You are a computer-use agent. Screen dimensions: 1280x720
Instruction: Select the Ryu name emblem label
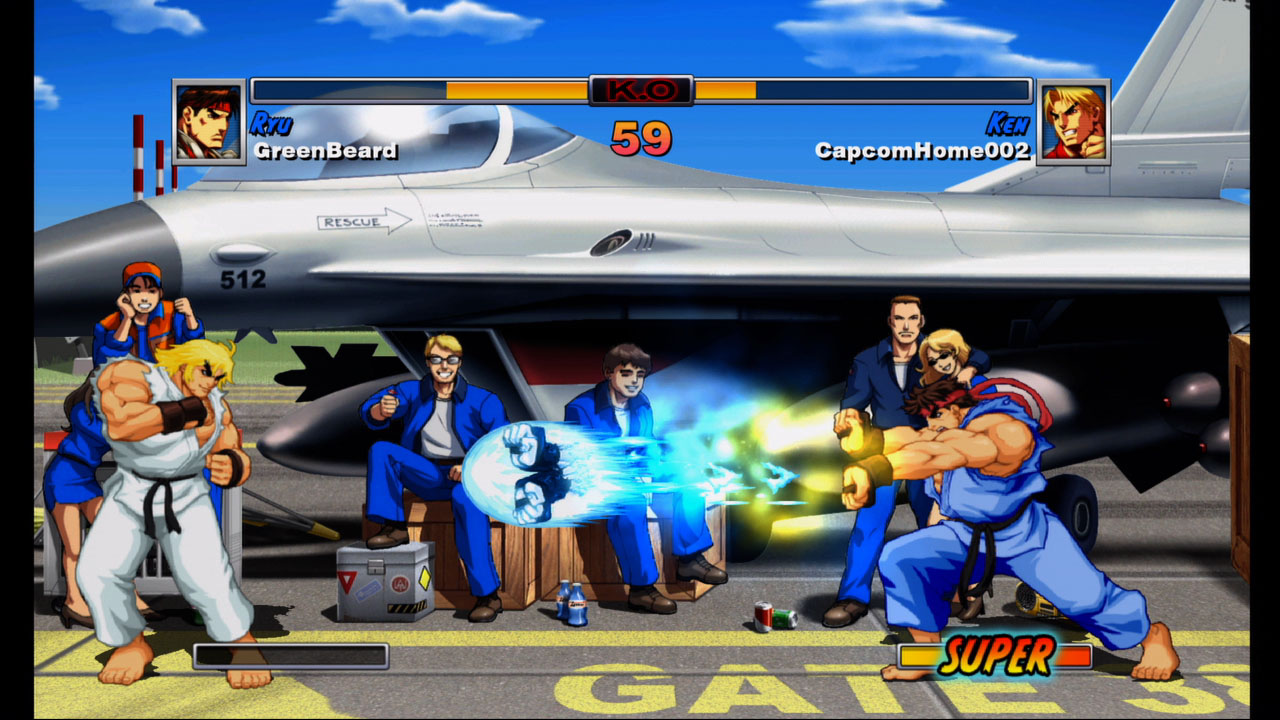click(x=272, y=126)
